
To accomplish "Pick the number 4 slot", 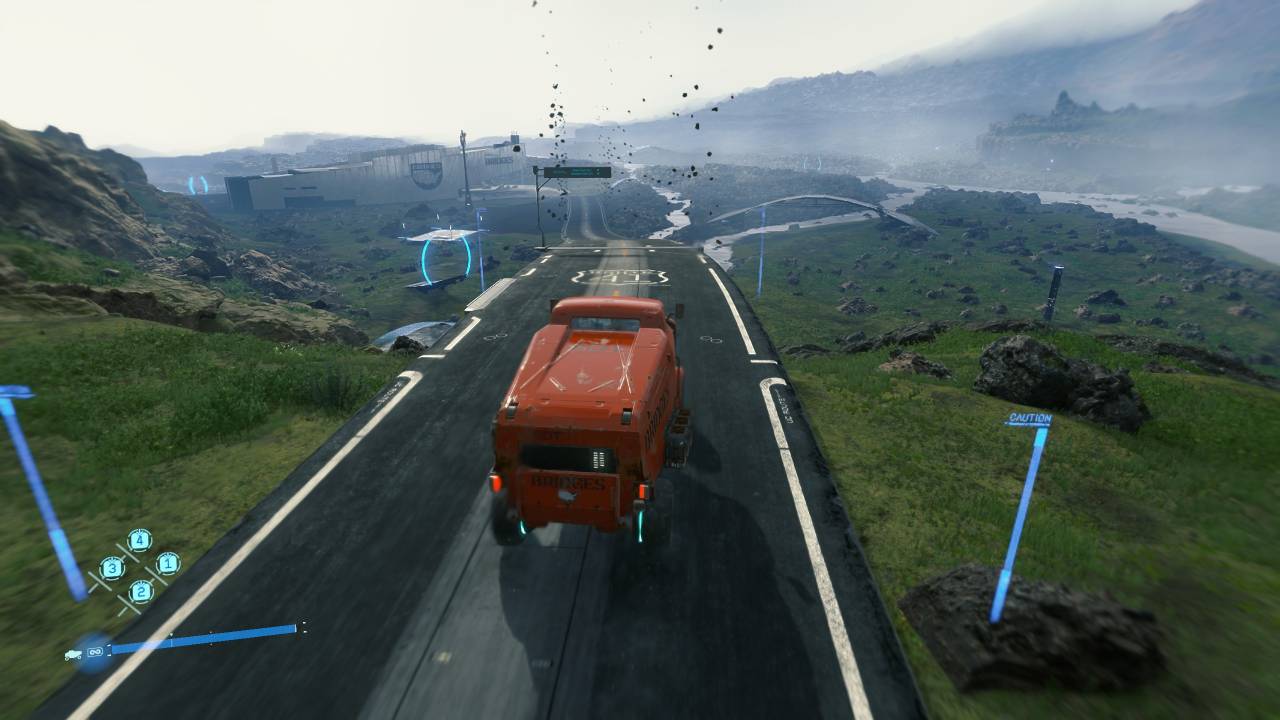I will (x=139, y=540).
